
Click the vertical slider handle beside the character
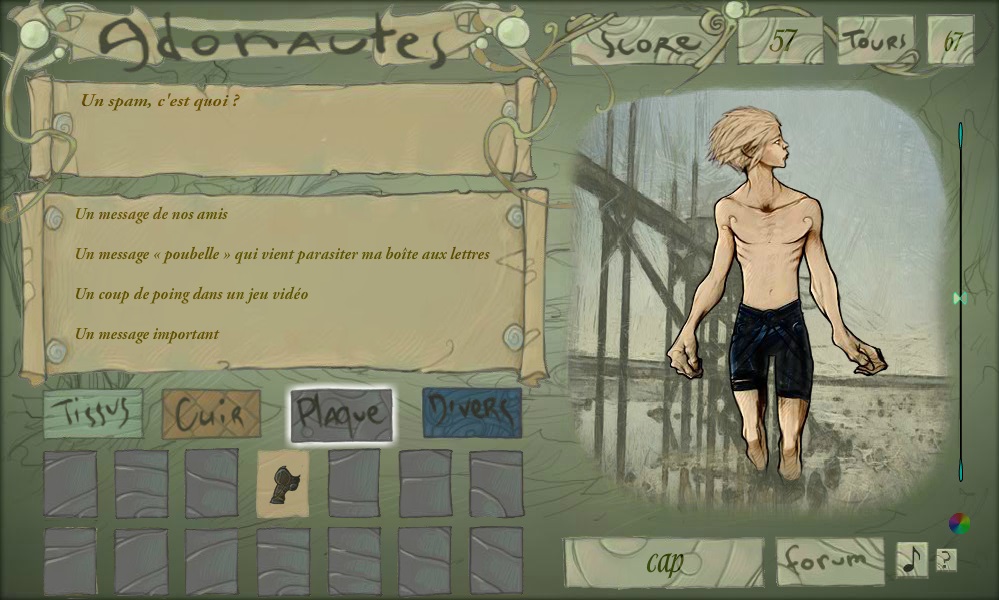click(960, 298)
